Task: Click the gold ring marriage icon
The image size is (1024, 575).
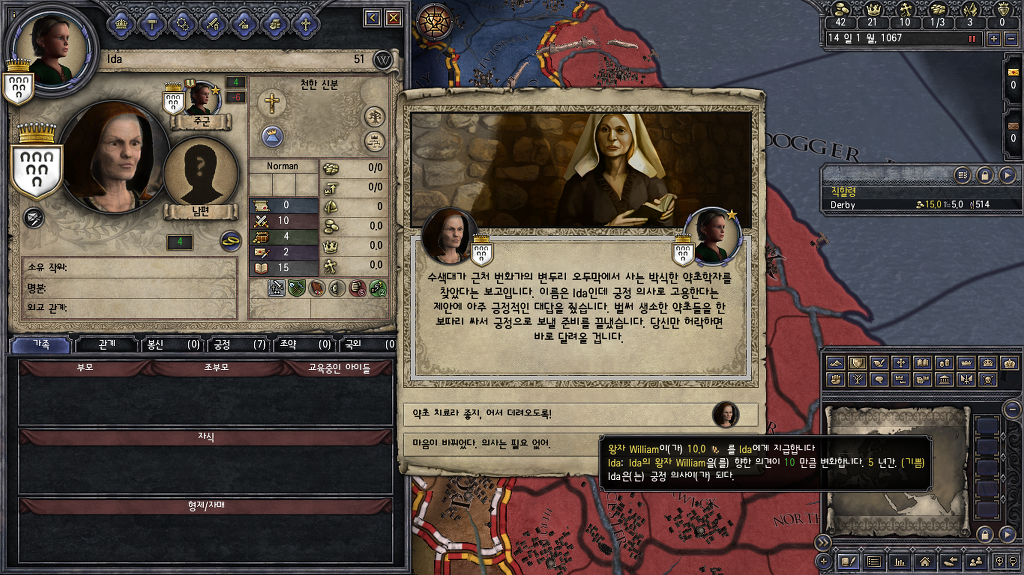Action: [231, 240]
